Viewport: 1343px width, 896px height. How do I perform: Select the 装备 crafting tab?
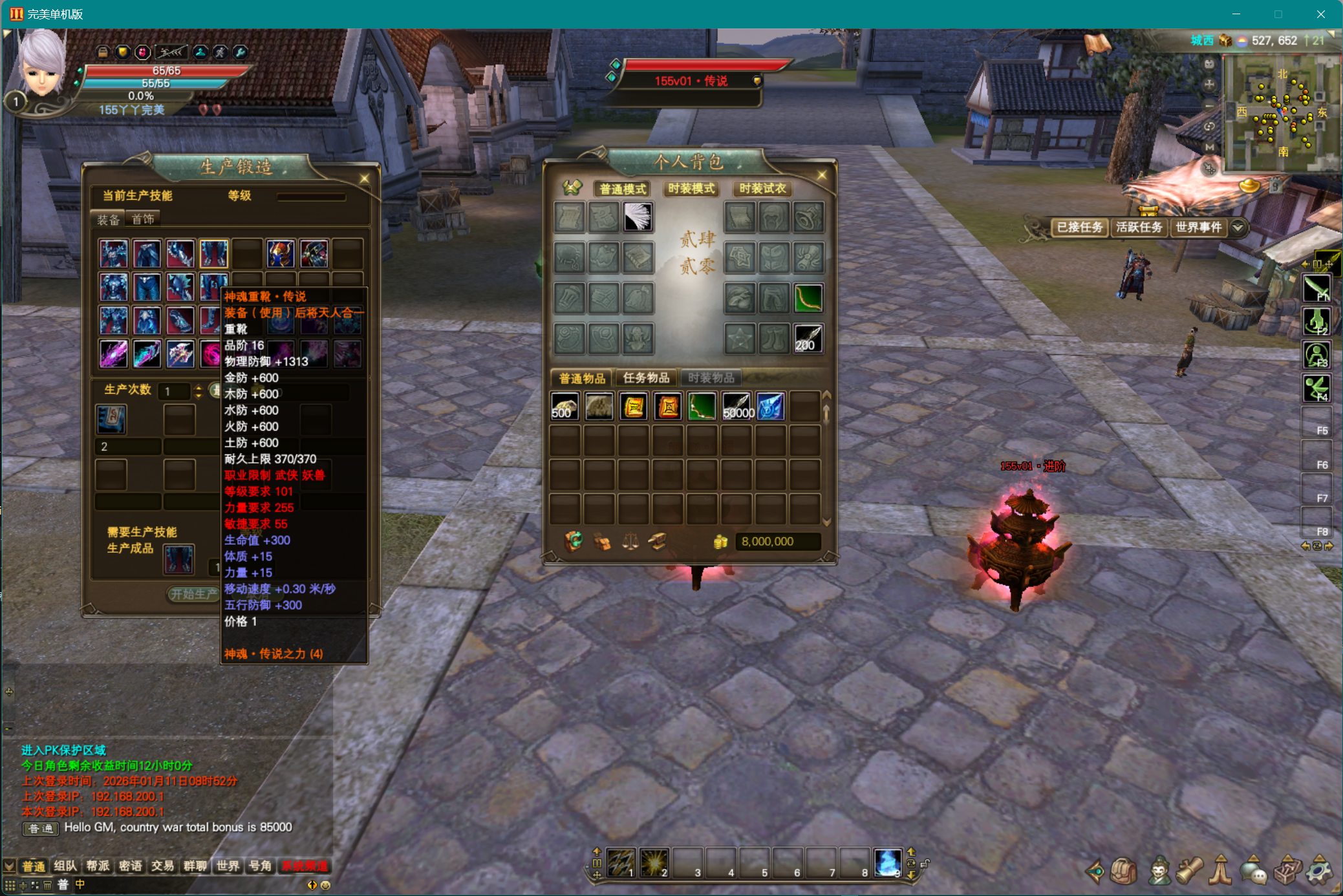(x=108, y=219)
